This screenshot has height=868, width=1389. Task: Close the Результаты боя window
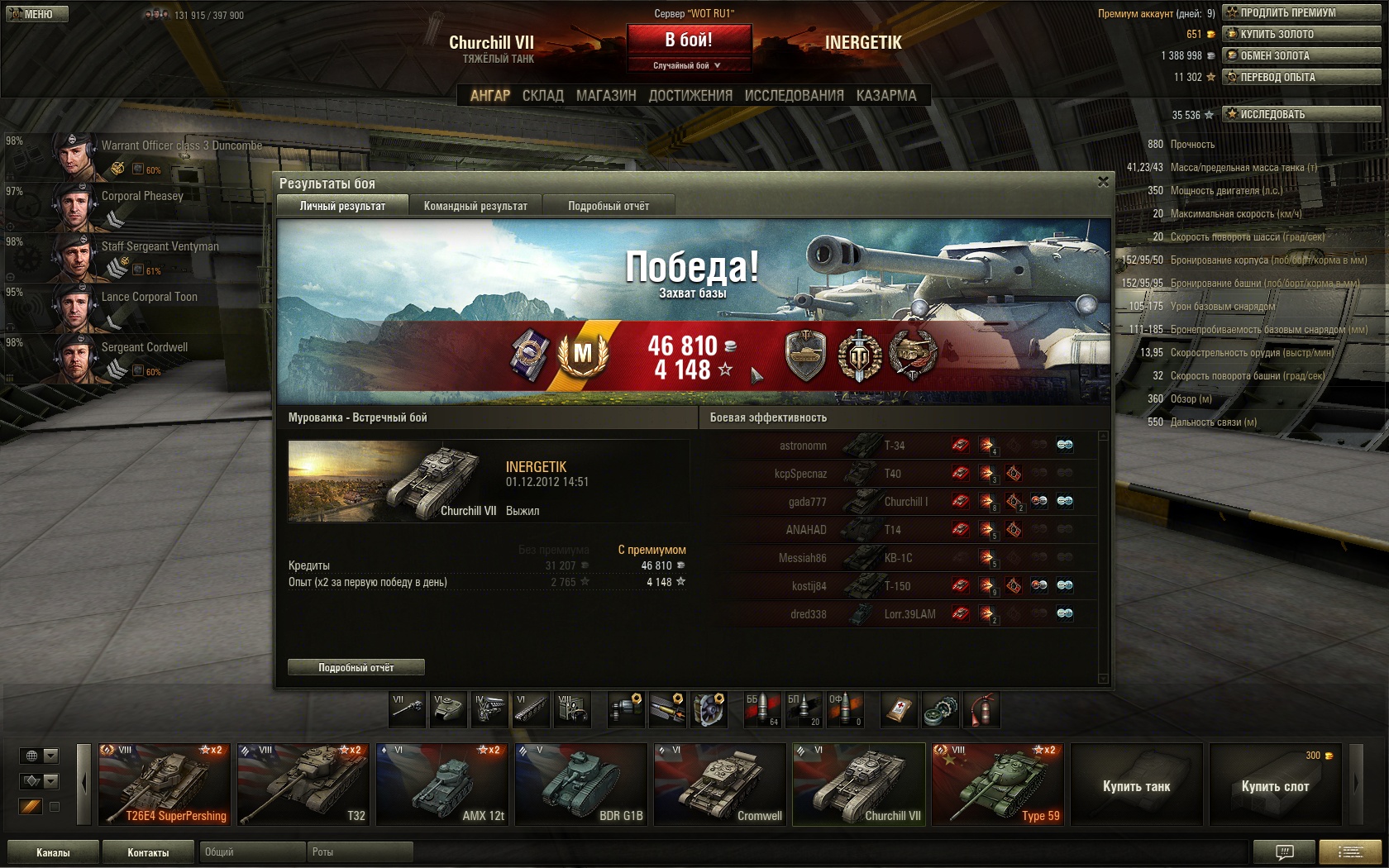click(x=1103, y=182)
